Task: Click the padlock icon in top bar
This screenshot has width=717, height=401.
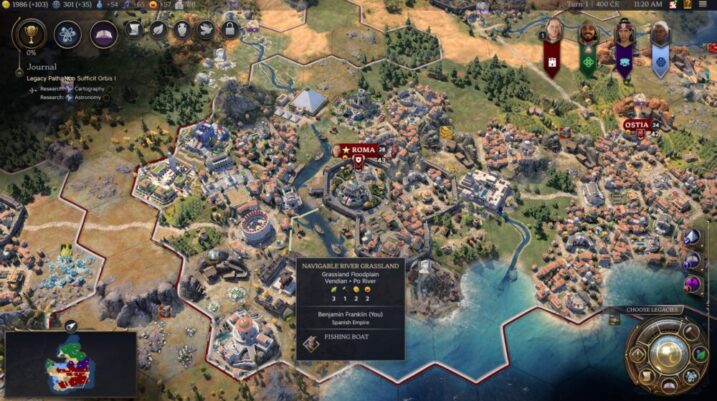Action: (x=230, y=30)
